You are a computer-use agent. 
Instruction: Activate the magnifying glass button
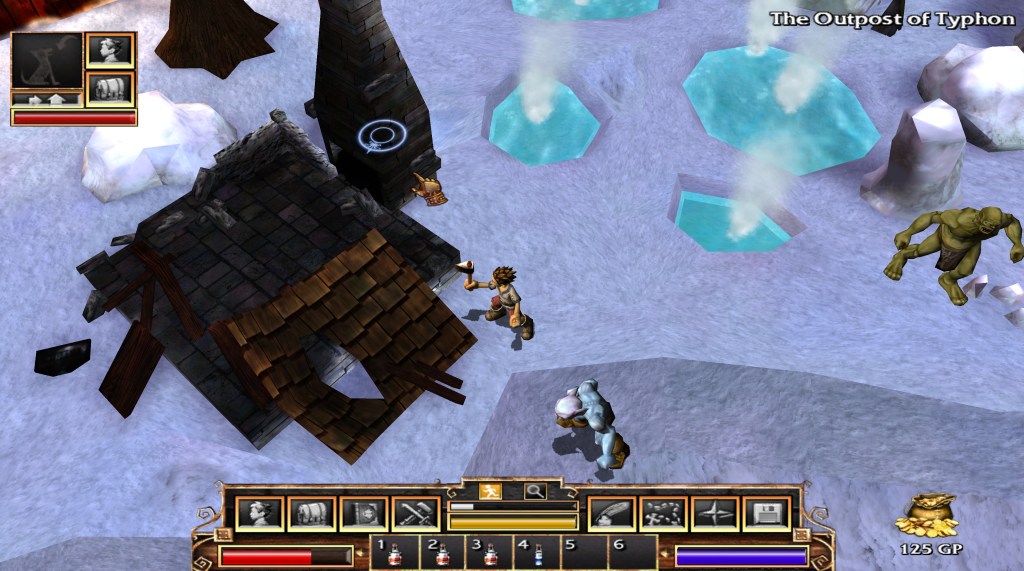coord(535,491)
